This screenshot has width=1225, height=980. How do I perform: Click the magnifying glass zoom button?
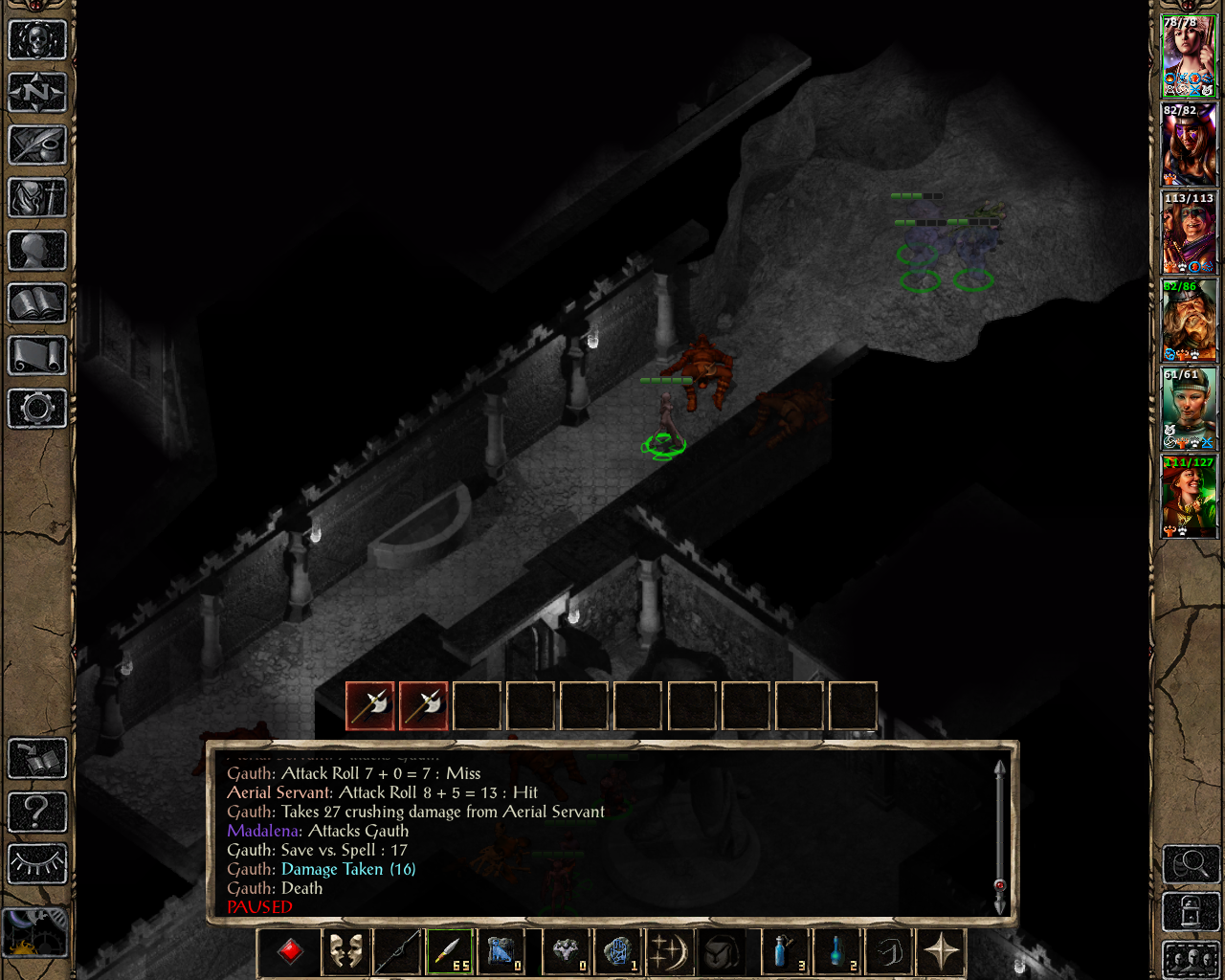tap(1191, 864)
